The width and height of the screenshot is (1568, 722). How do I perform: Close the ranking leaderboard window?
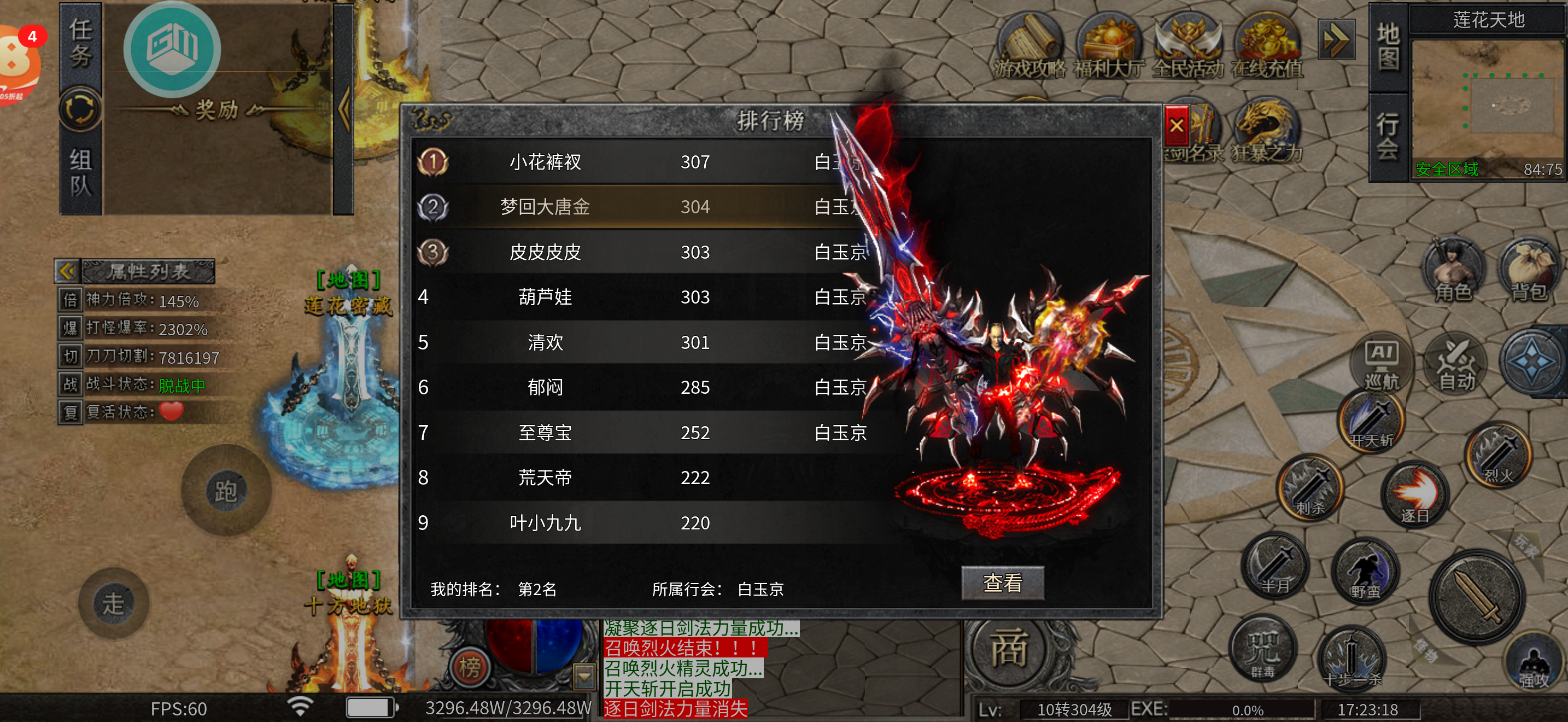click(x=1176, y=125)
